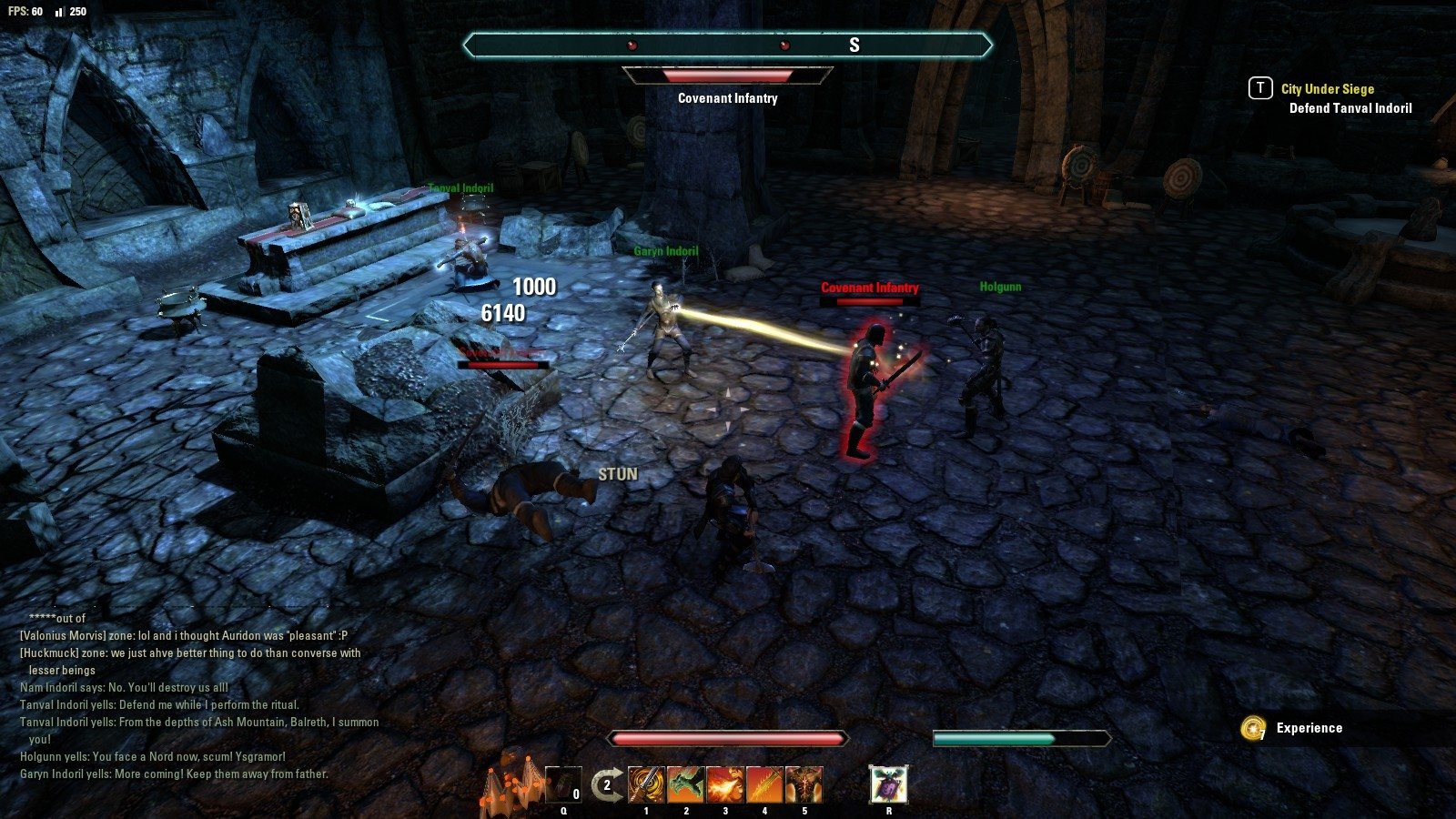Focus the chat log window
Viewport: 1456px width, 819px height.
click(200, 696)
